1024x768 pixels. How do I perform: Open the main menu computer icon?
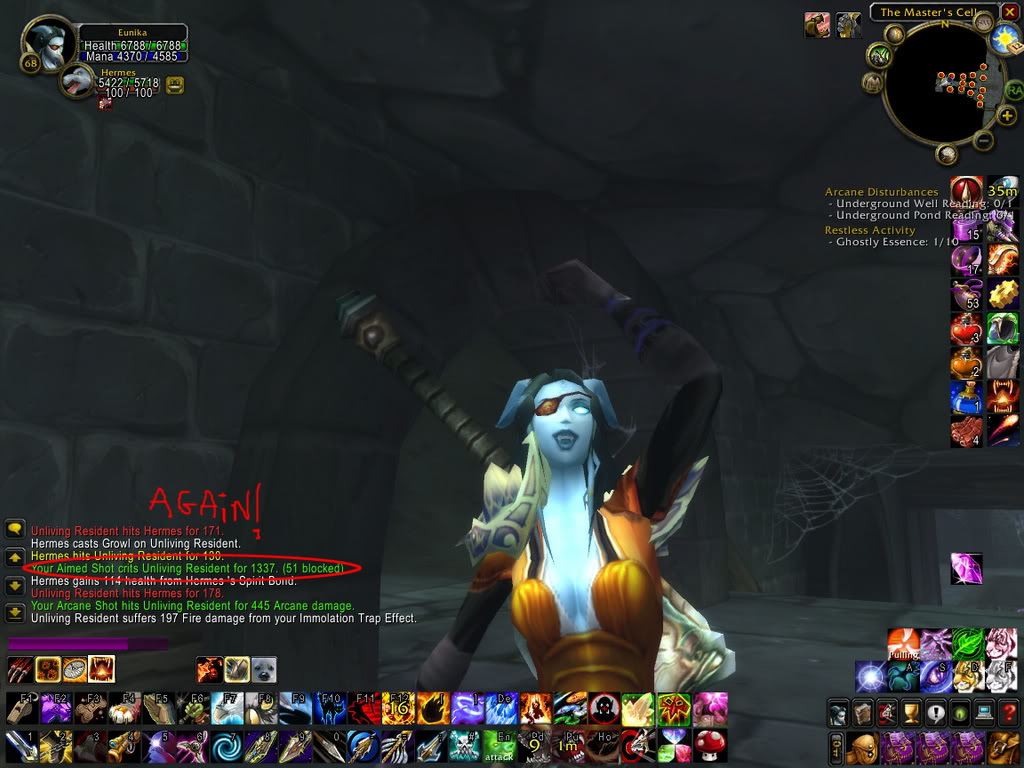click(x=984, y=712)
